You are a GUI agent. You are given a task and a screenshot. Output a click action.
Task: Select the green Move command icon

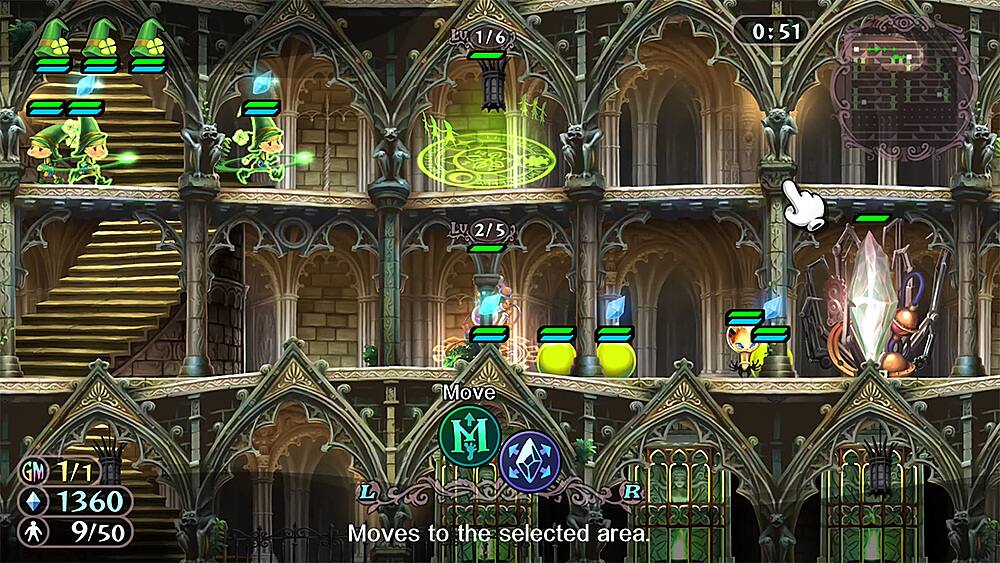469,435
